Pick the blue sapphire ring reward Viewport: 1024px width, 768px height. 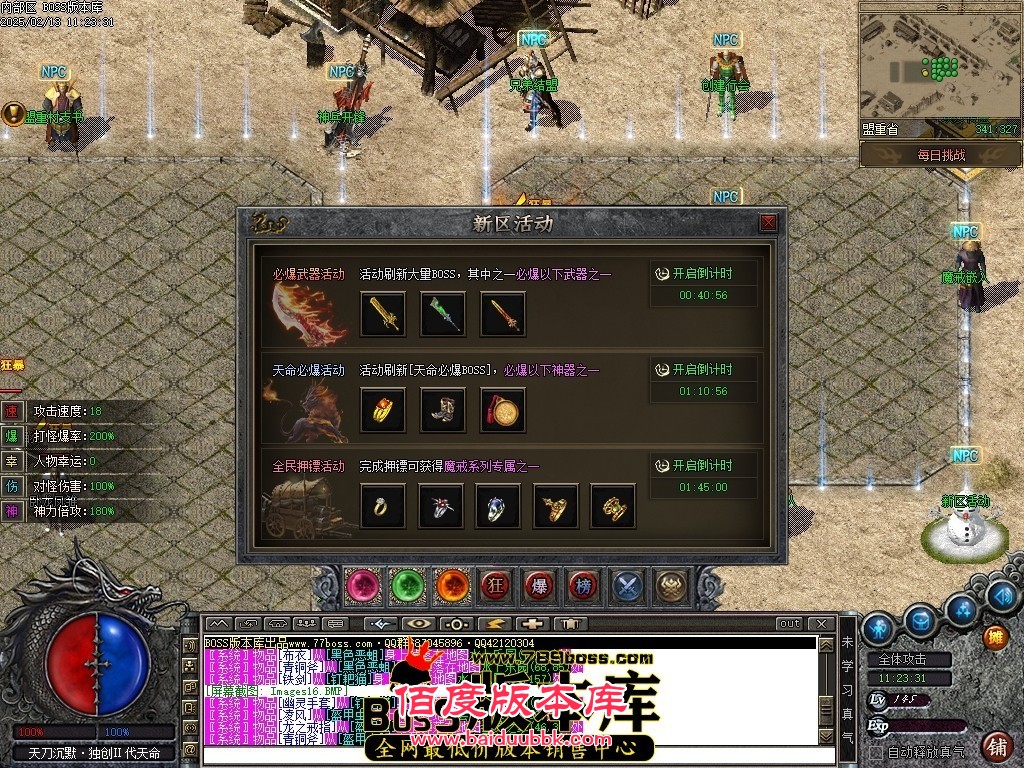(497, 506)
